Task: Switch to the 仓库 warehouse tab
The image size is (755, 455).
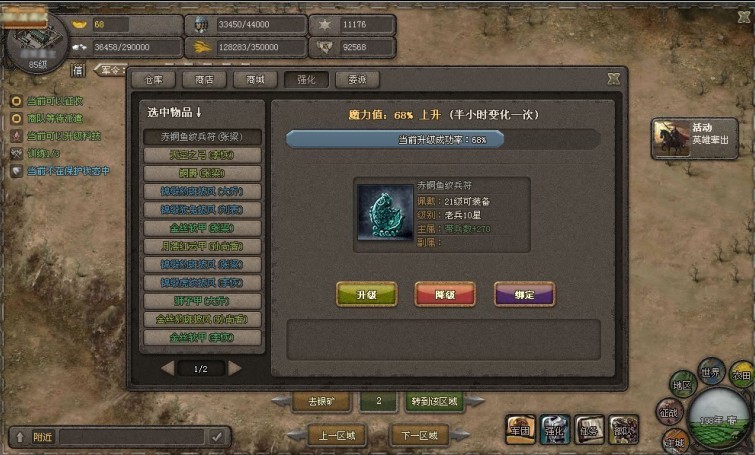Action: [153, 79]
